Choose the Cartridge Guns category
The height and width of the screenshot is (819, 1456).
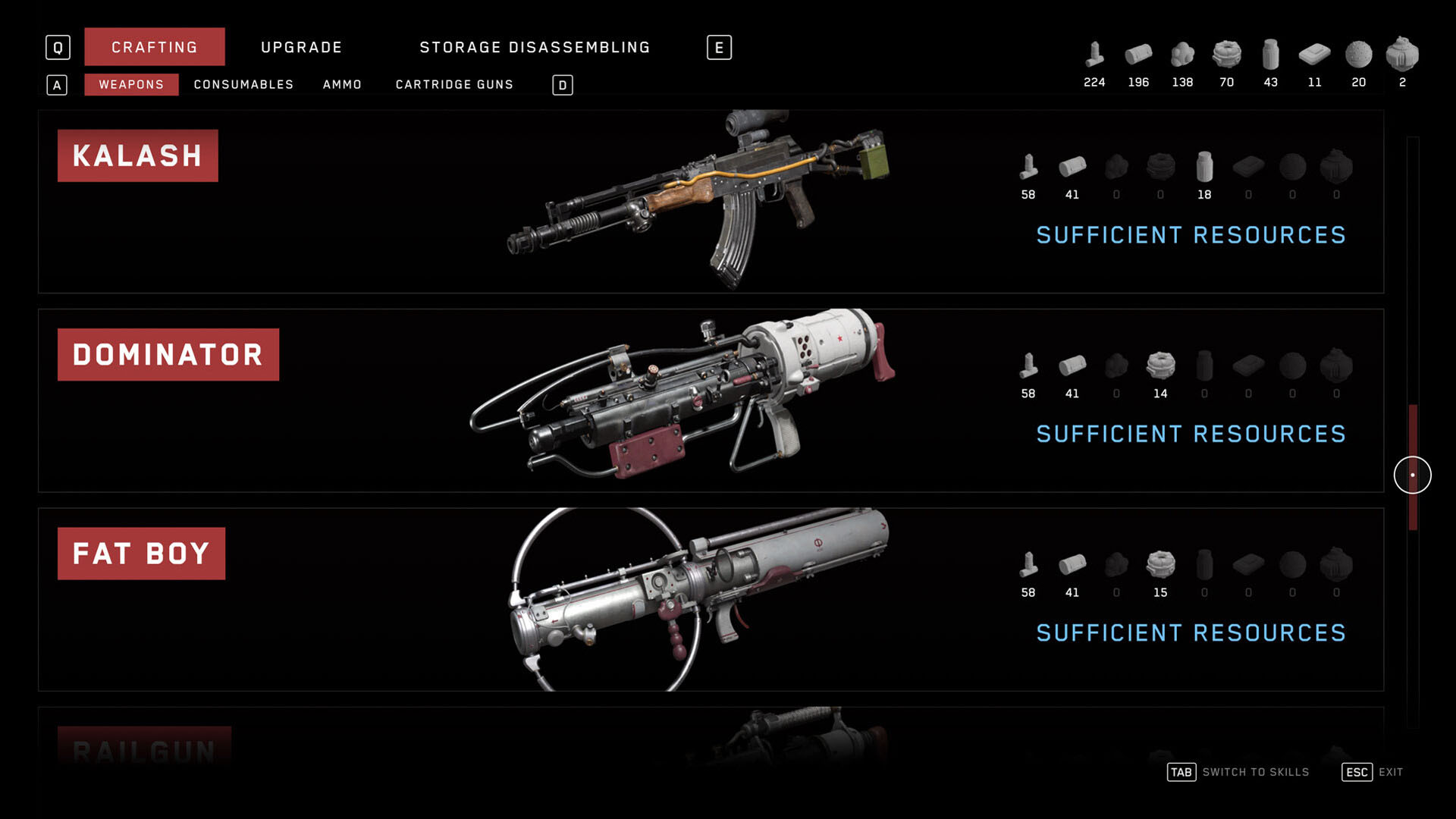click(x=454, y=84)
